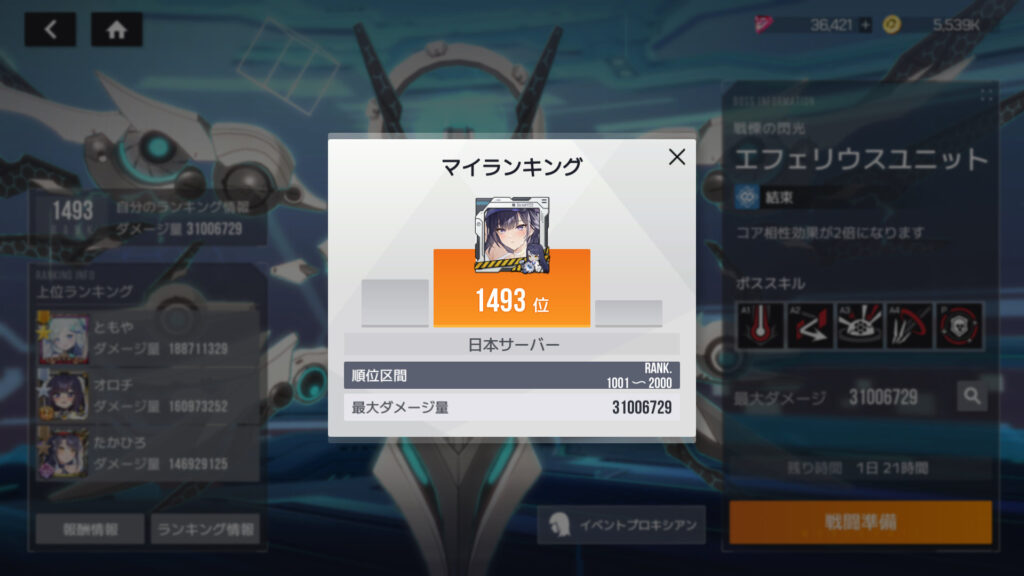View the A2 boss skill icon
Image resolution: width=1024 pixels, height=576 pixels.
(x=809, y=327)
